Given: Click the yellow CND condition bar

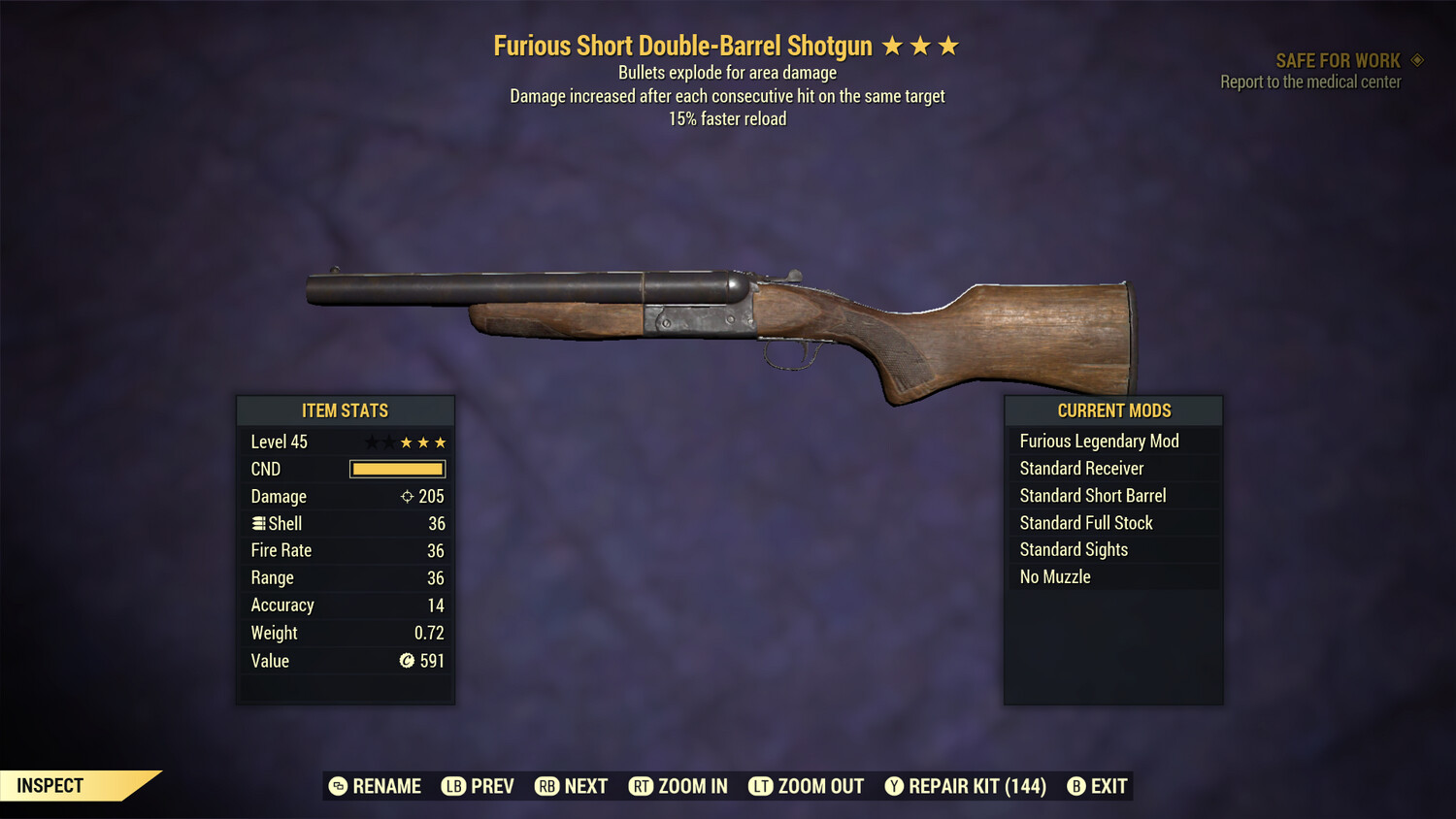Looking at the screenshot, I should coord(397,469).
